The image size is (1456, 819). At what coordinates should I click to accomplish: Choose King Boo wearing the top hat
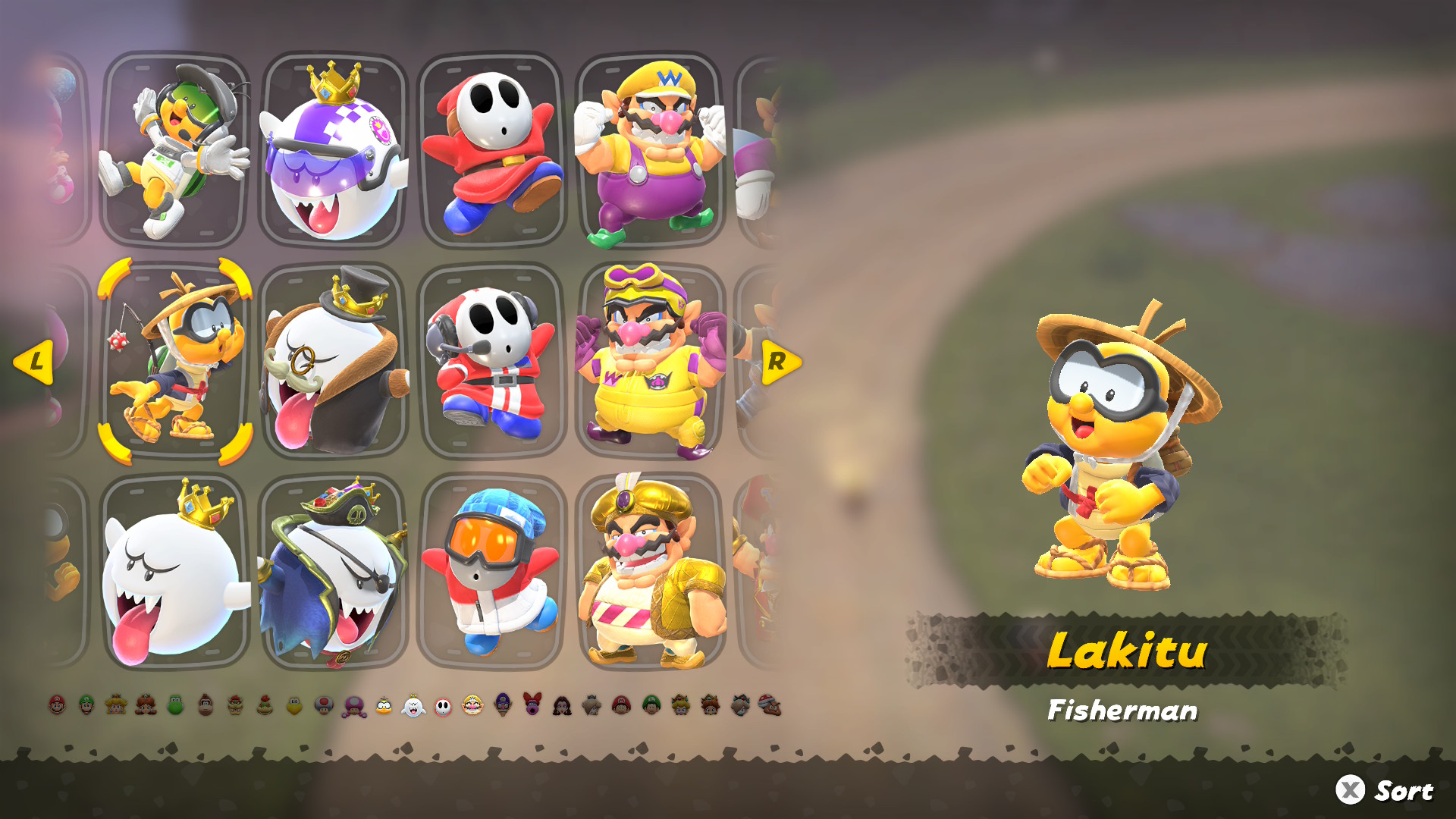click(x=334, y=361)
